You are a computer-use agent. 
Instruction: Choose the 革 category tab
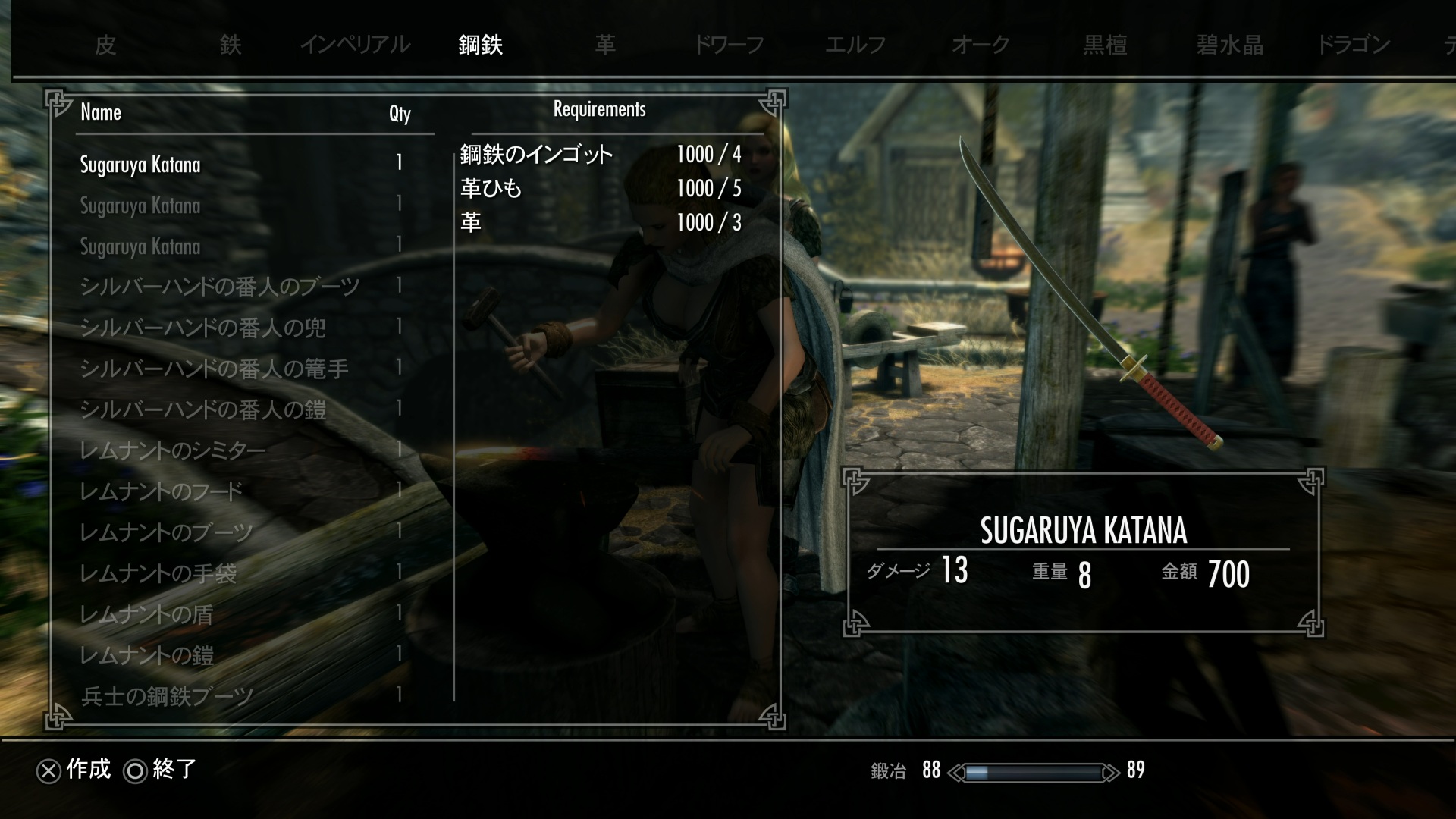click(605, 45)
